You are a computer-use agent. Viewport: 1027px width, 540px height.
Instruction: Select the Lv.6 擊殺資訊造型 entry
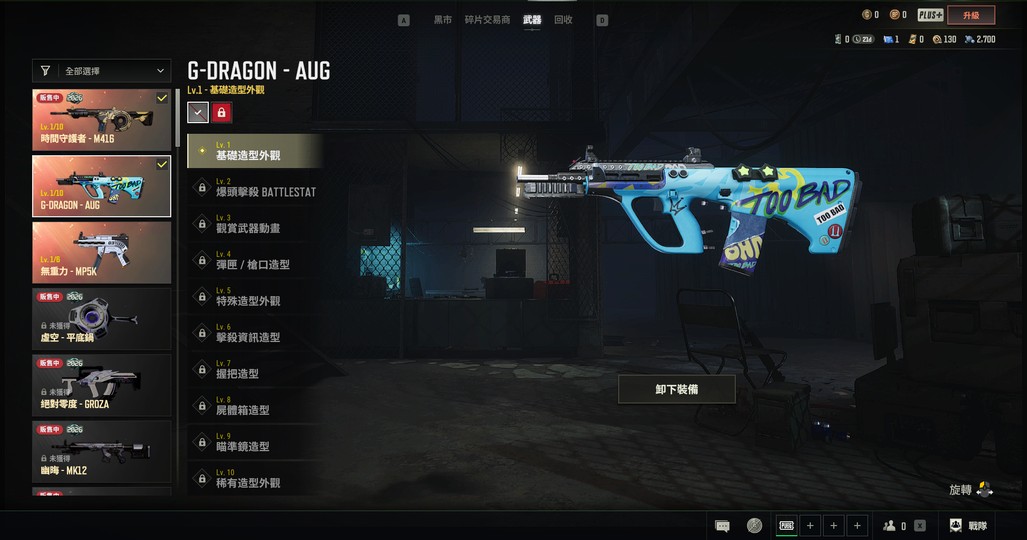tap(256, 333)
